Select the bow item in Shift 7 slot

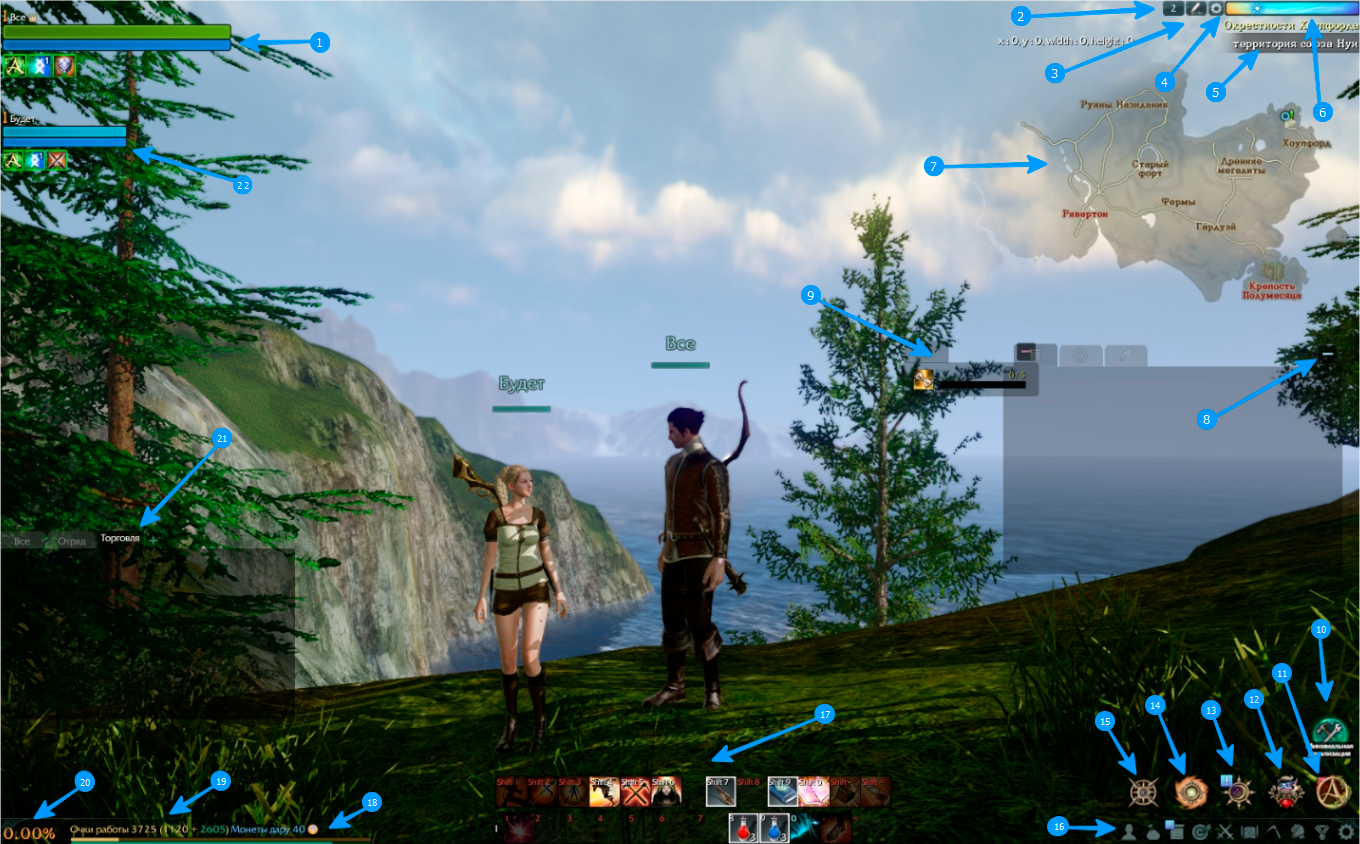click(x=721, y=793)
